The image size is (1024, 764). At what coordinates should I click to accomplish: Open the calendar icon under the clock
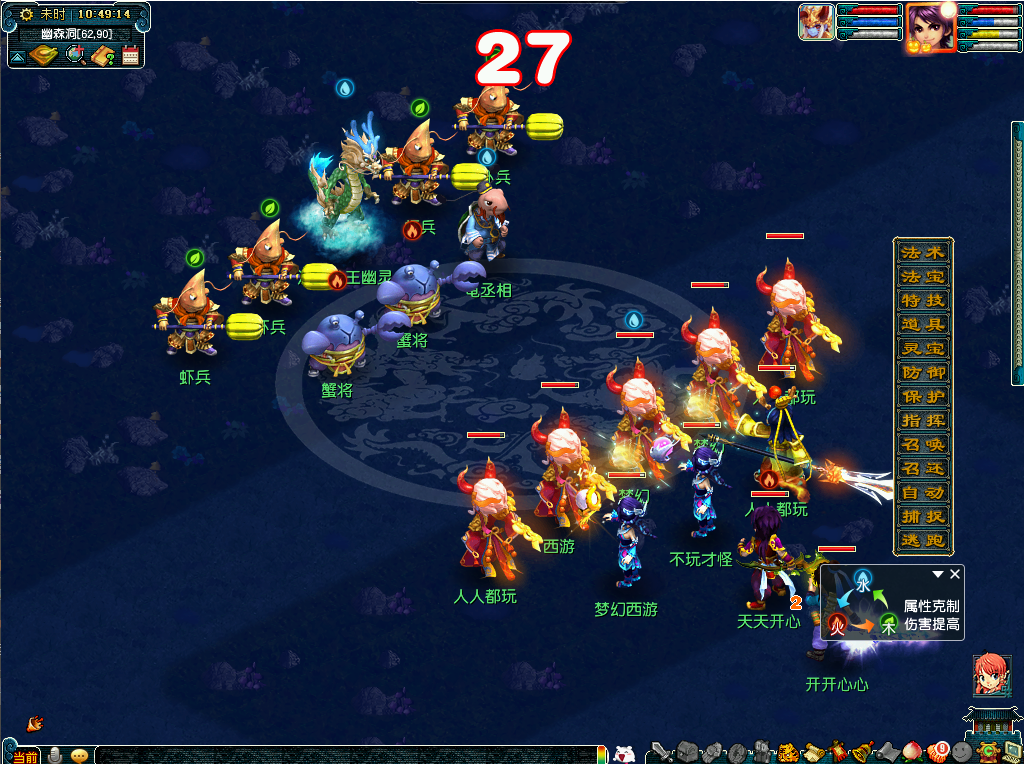[130, 56]
